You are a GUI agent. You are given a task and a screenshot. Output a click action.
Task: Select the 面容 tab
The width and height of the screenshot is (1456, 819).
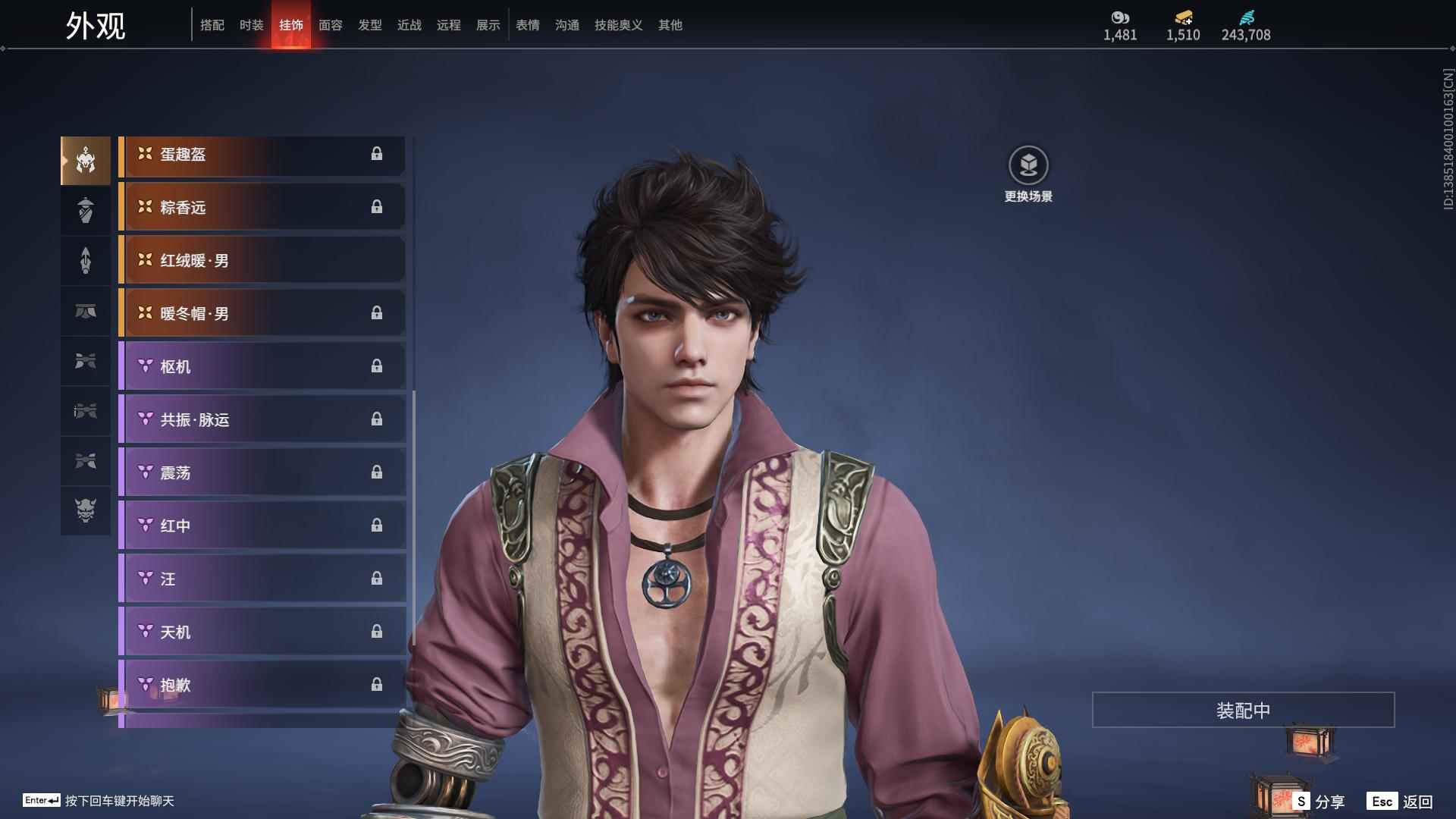click(x=330, y=25)
